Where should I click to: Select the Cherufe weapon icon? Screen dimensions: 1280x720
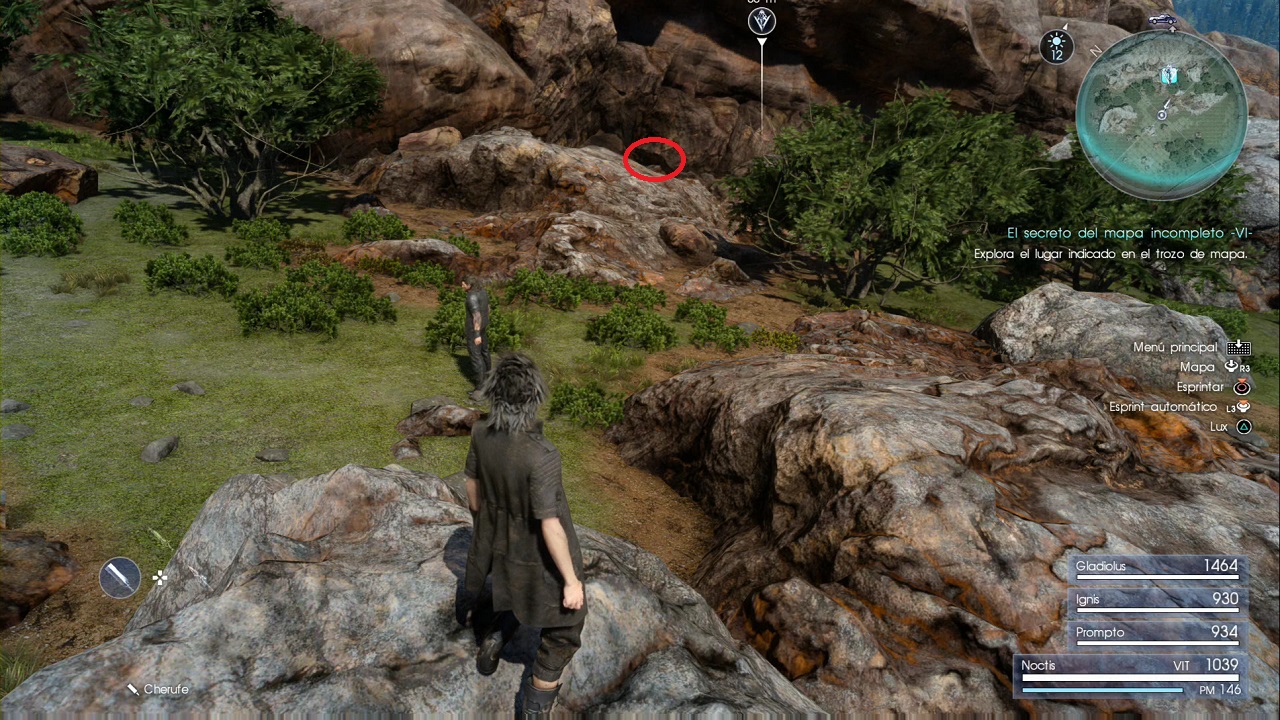tap(120, 577)
